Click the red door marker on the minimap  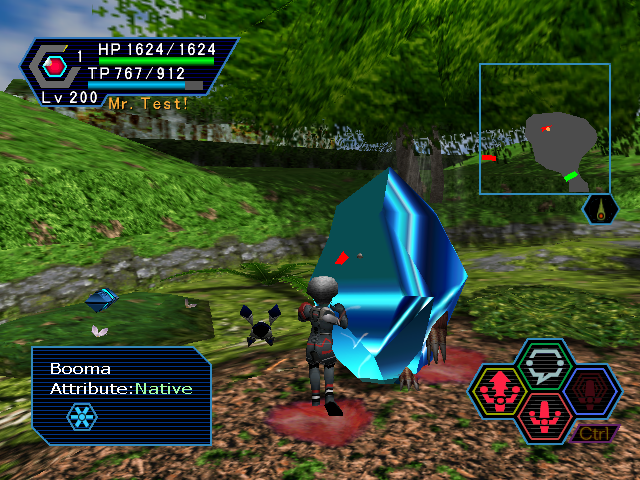tap(488, 158)
